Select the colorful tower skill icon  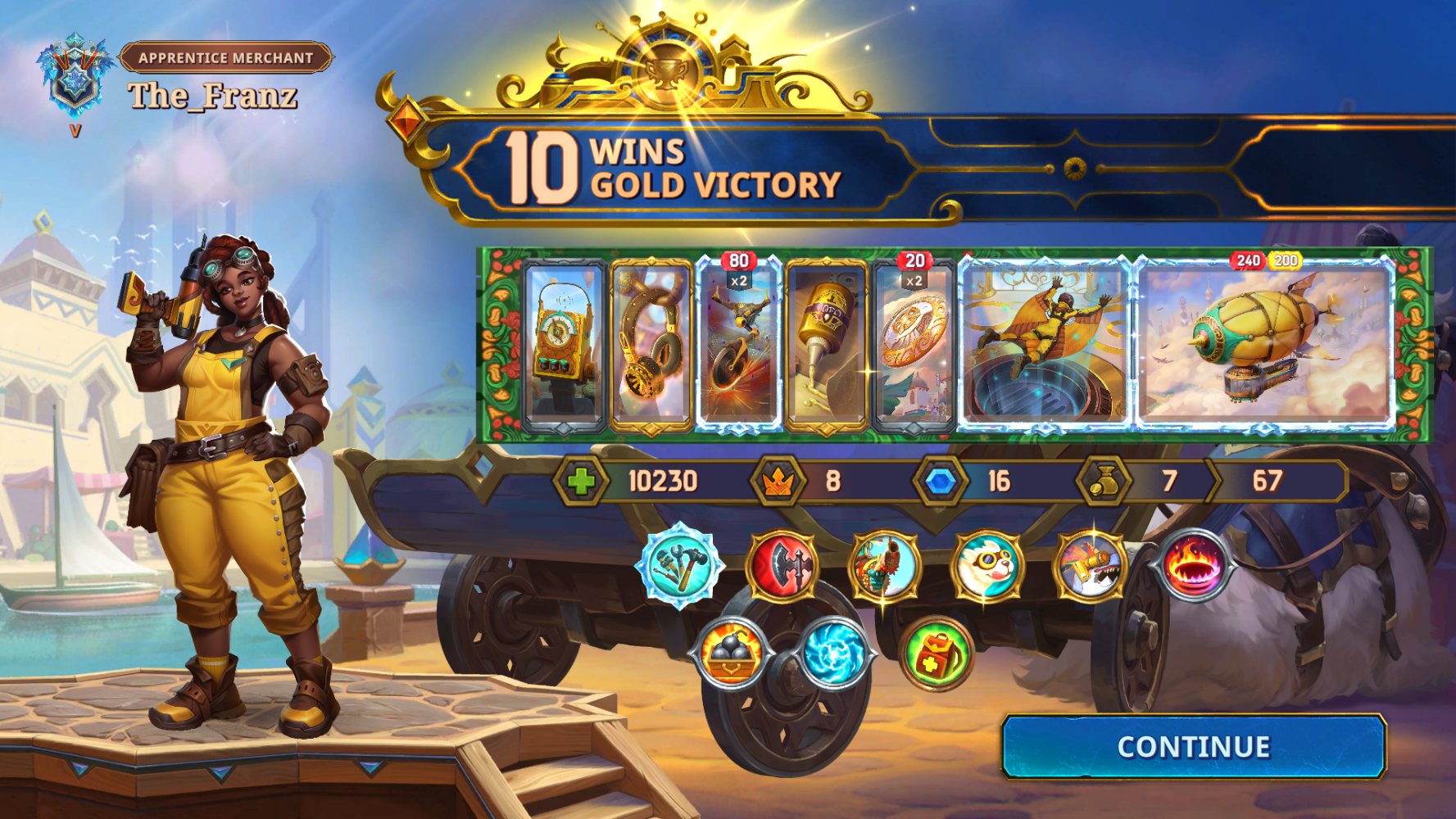pos(885,566)
